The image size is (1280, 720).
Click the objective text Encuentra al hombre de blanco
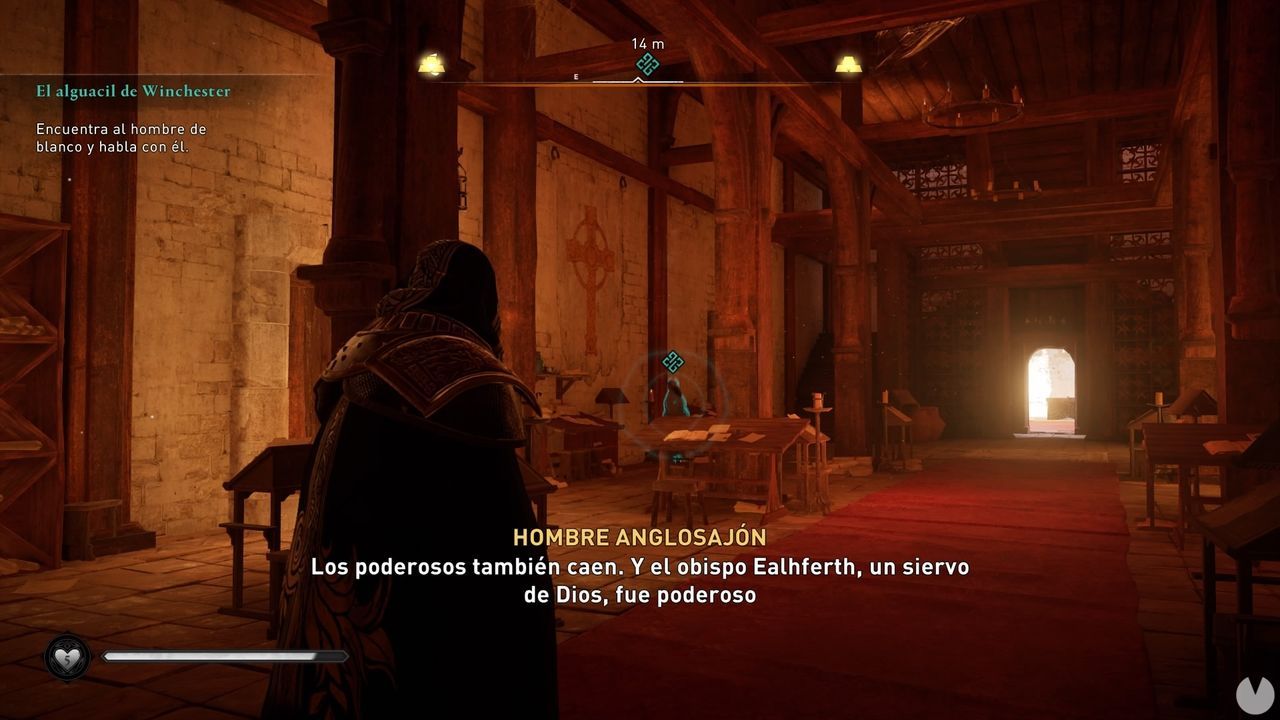[x=122, y=136]
